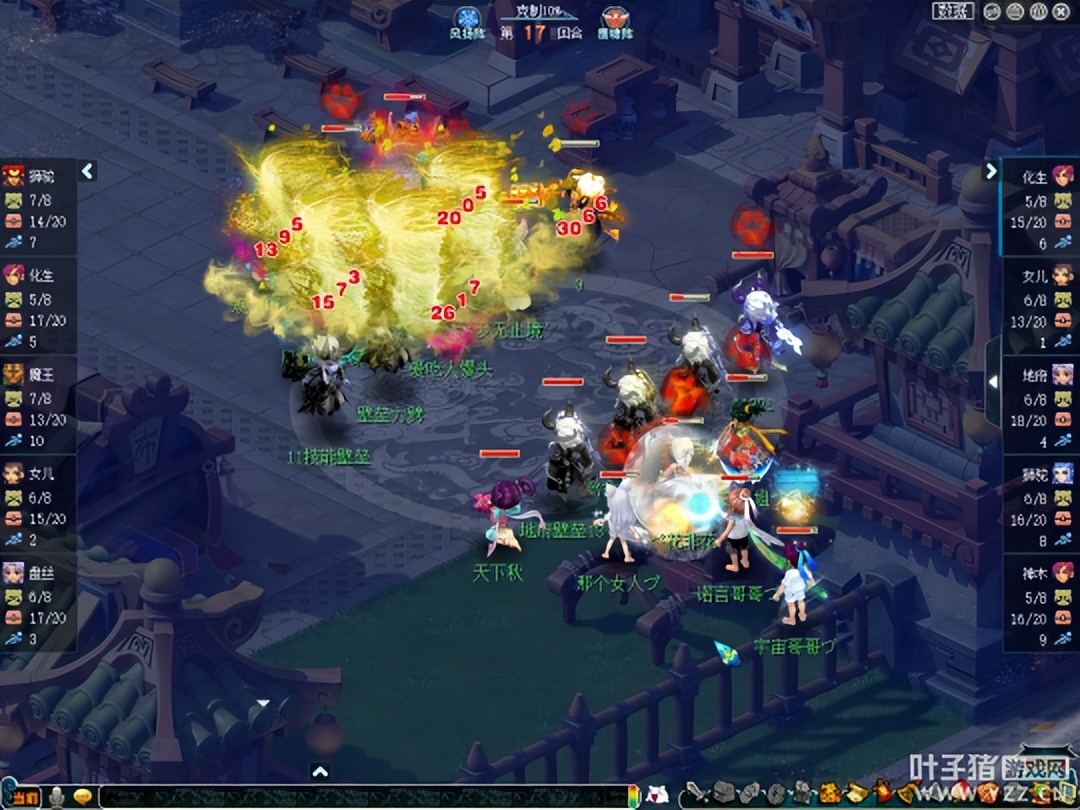Viewport: 1080px width, 810px height.
Task: Expand the chat panel with the up arrow
Action: coord(319,771)
